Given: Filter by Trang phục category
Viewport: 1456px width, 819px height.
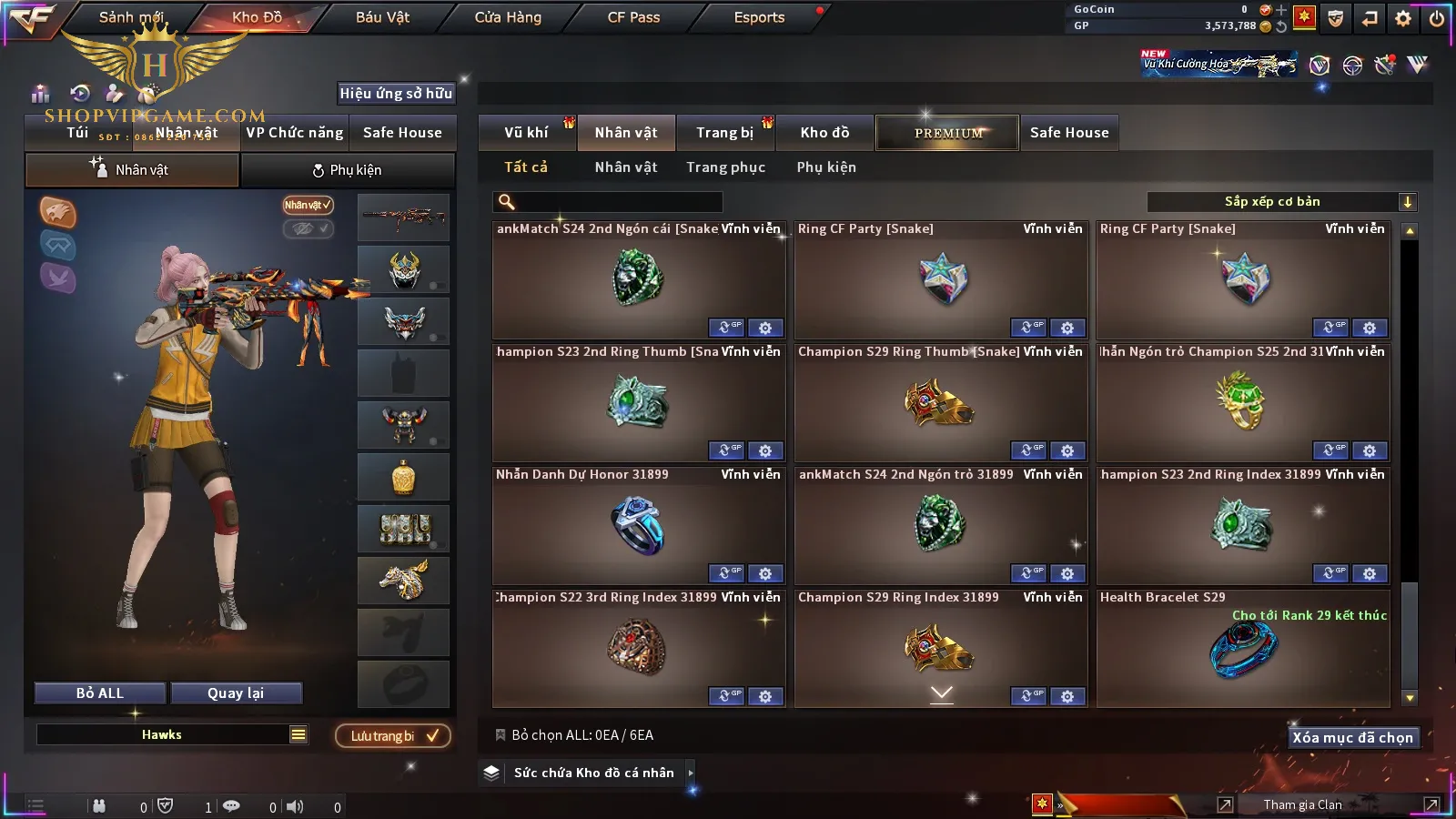Looking at the screenshot, I should (725, 167).
